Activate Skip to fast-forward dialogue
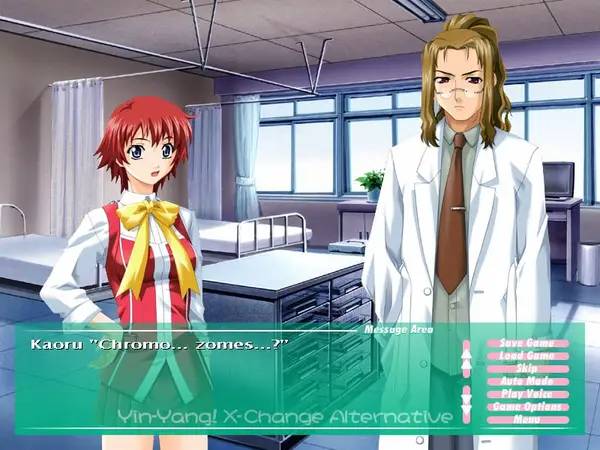This screenshot has height=450, width=600. 526,368
